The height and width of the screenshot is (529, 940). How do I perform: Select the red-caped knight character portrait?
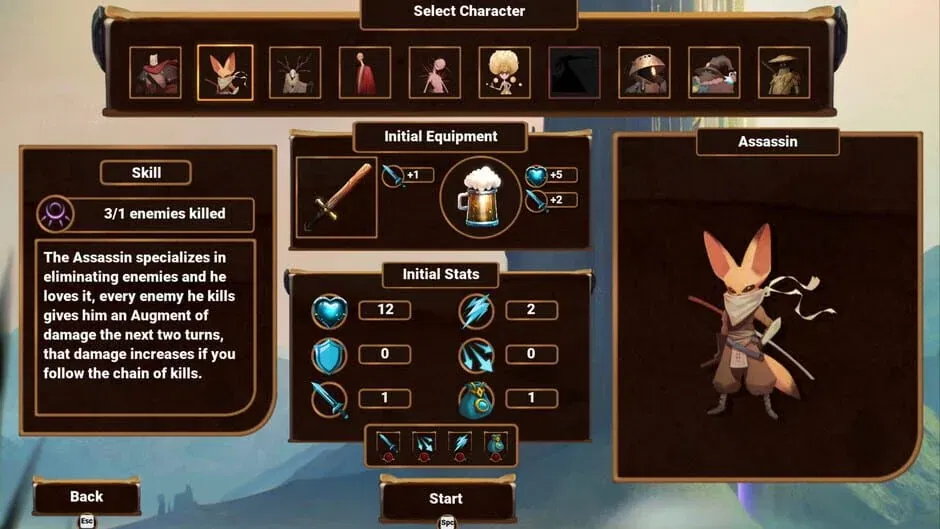click(155, 73)
